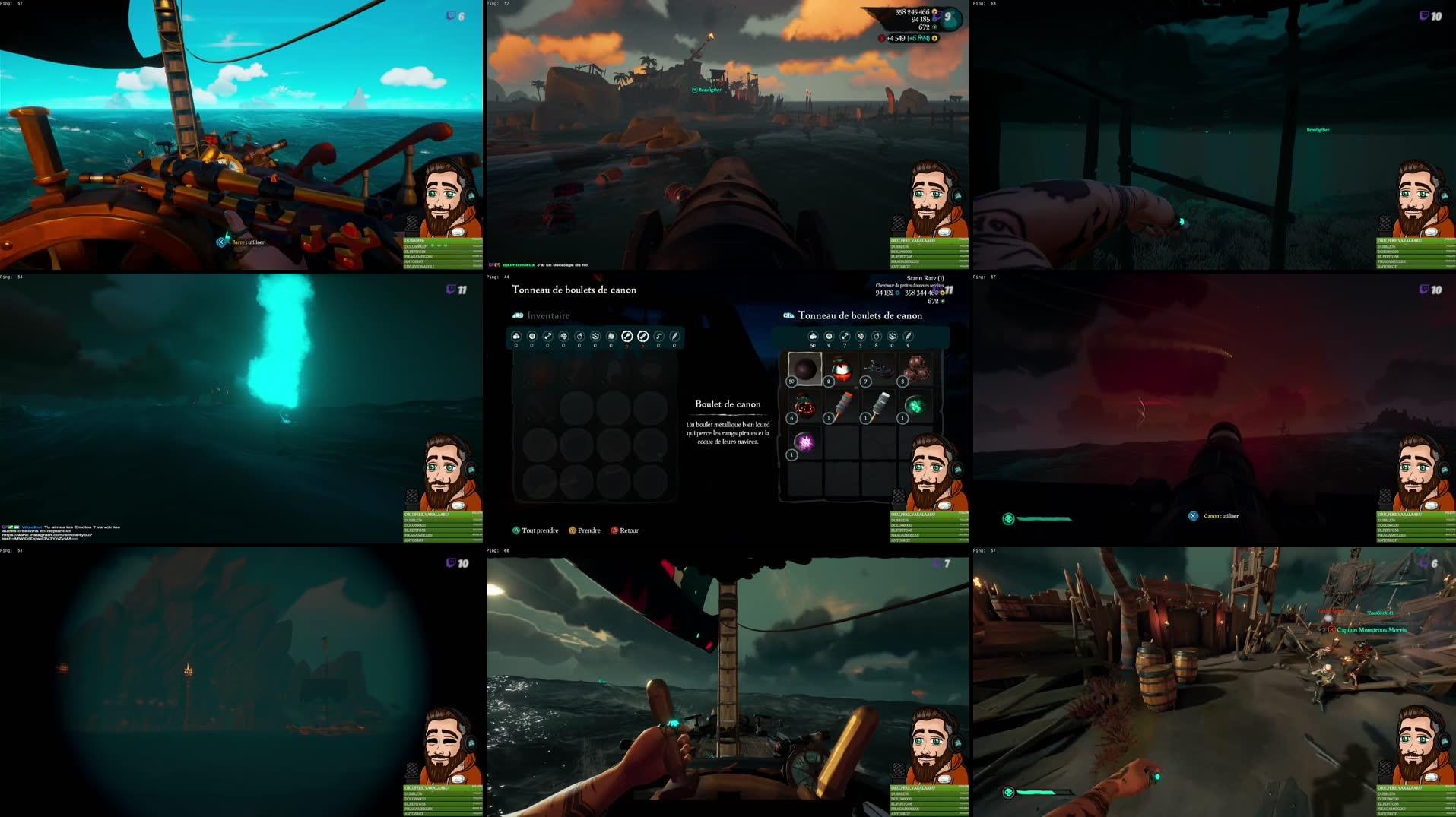Select the green cursed cannonball
This screenshot has width=1456, height=817.
pyautogui.click(x=915, y=406)
